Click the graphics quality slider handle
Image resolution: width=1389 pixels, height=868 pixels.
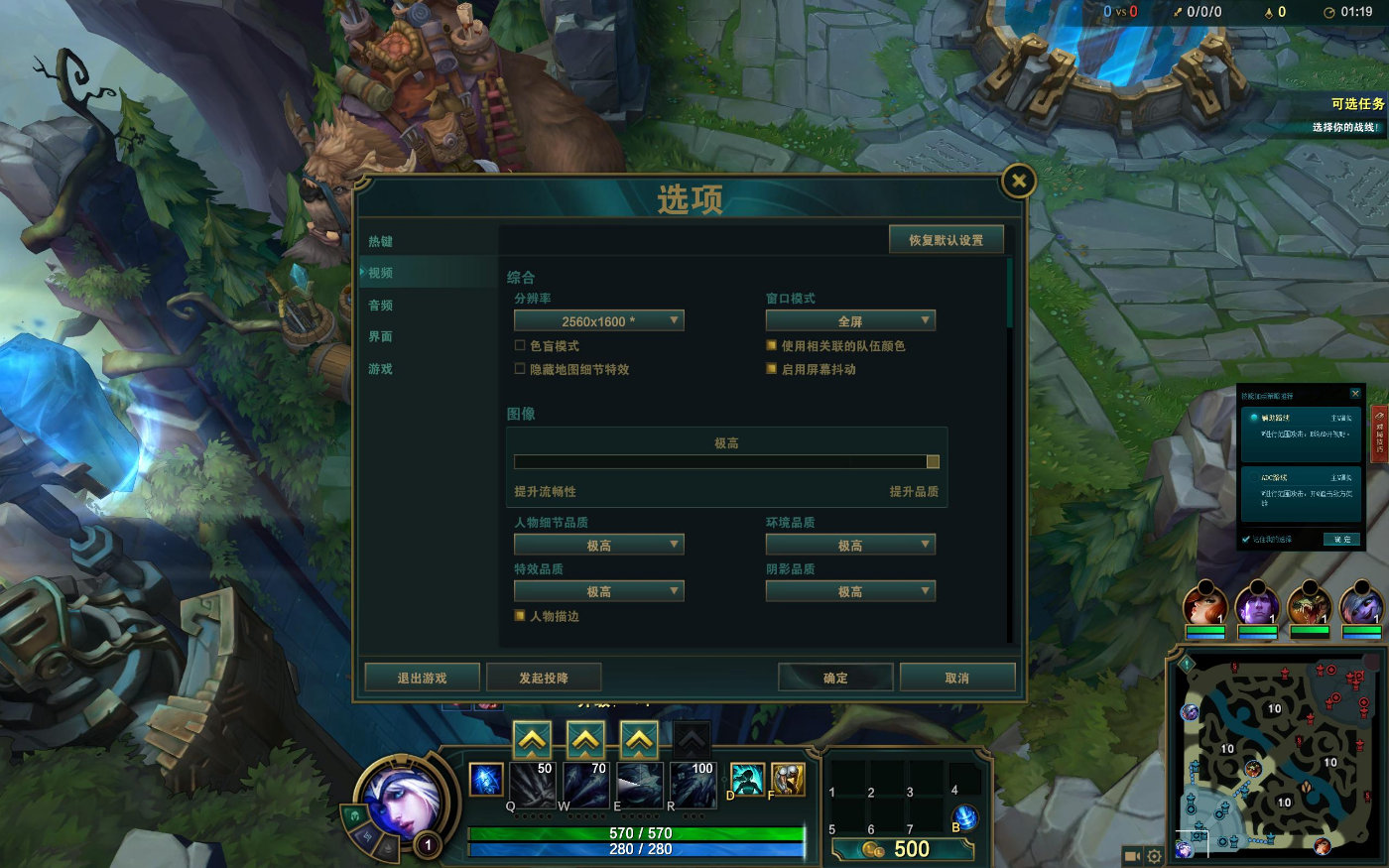(x=933, y=461)
